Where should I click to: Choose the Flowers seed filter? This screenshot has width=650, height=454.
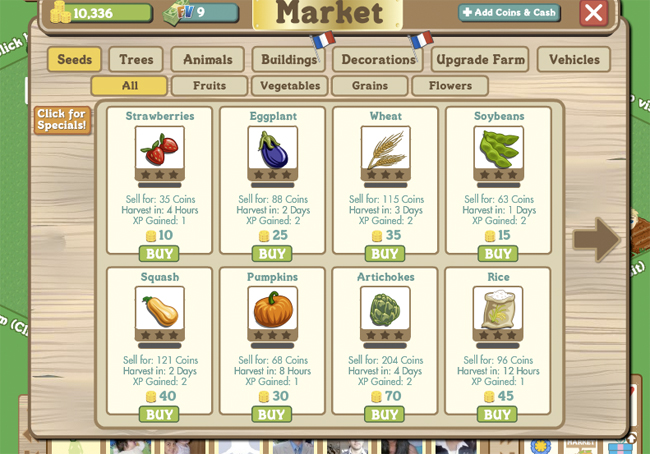[450, 86]
